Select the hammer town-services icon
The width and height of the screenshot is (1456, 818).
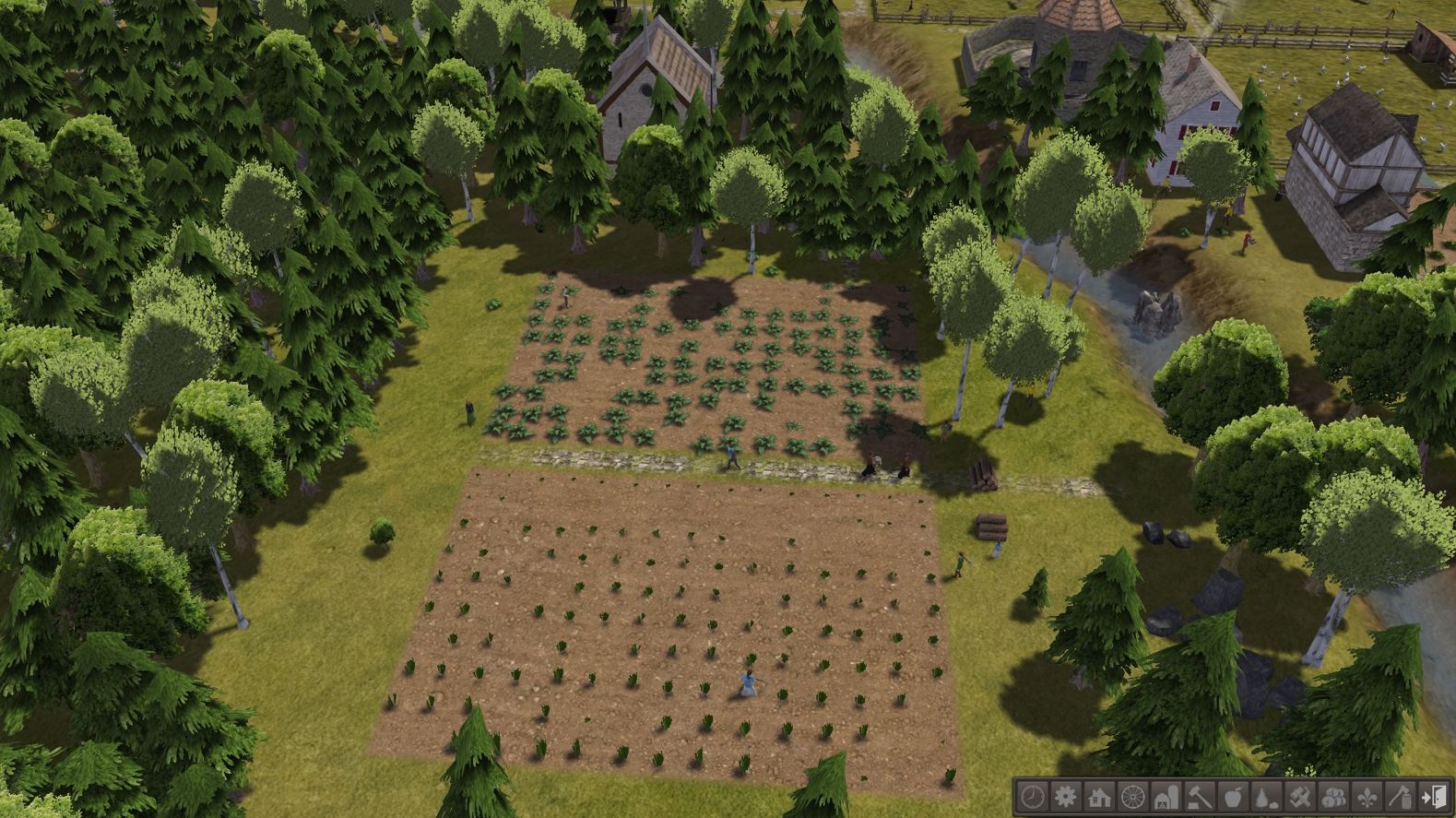1200,799
